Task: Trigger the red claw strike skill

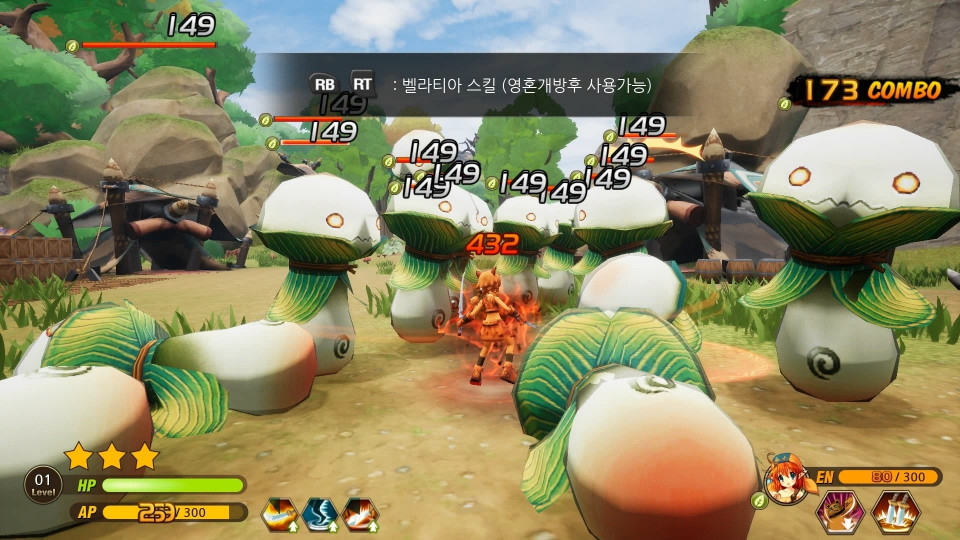Action: point(360,514)
